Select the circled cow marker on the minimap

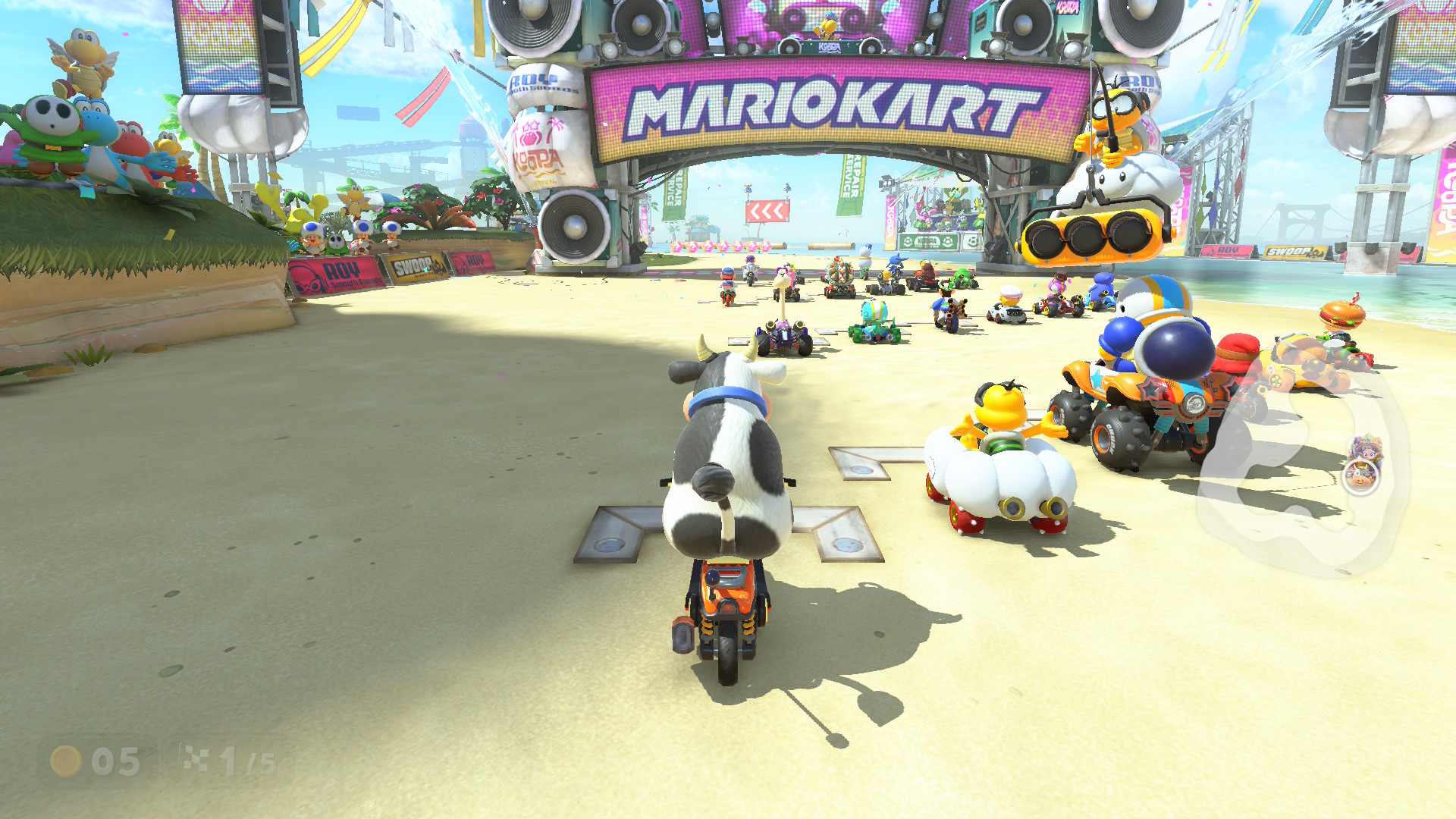(x=1361, y=477)
